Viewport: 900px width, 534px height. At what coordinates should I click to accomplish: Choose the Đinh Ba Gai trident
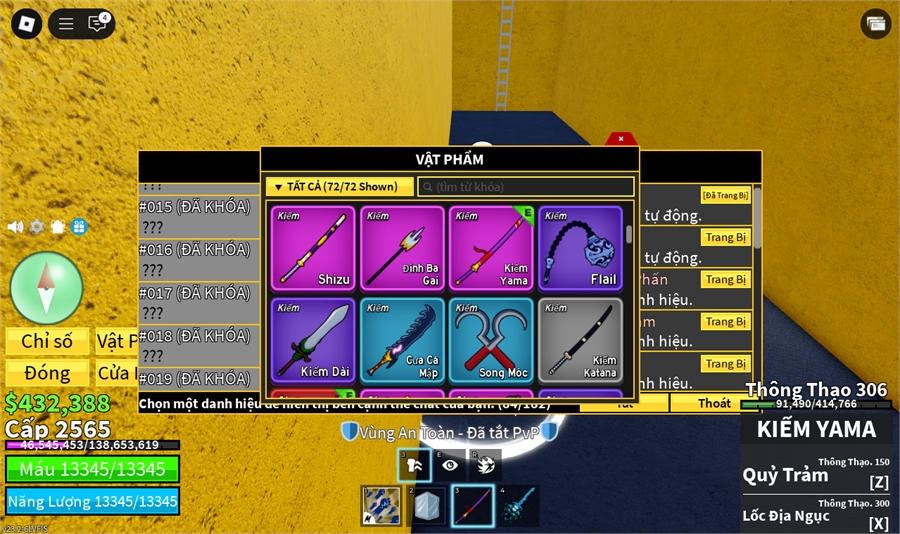pyautogui.click(x=402, y=248)
